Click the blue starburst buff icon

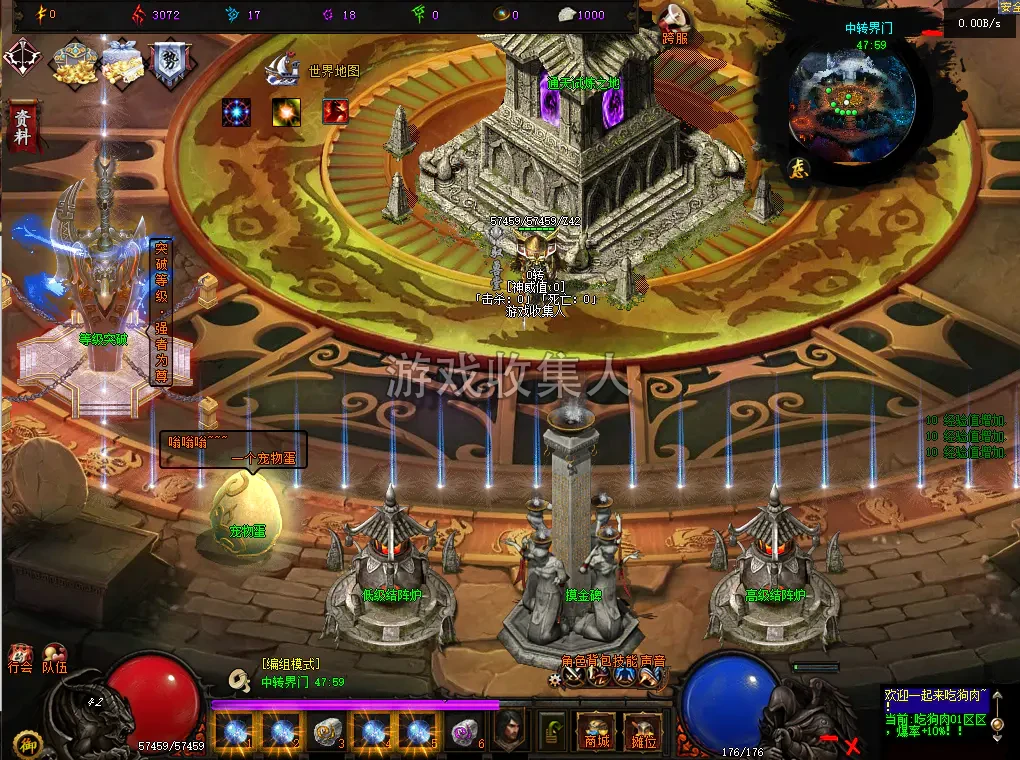(237, 112)
